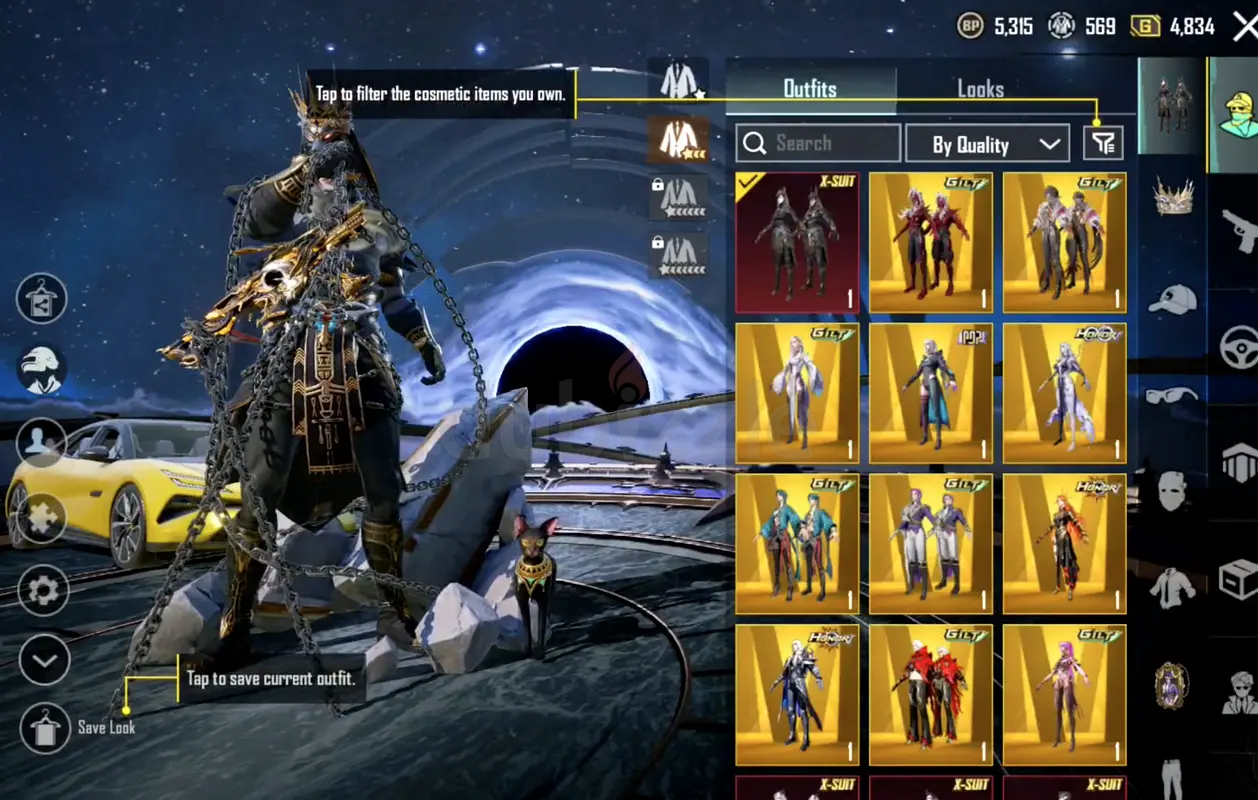Choose the baseball cap headgear category
Image resolution: width=1258 pixels, height=800 pixels.
(x=1173, y=298)
